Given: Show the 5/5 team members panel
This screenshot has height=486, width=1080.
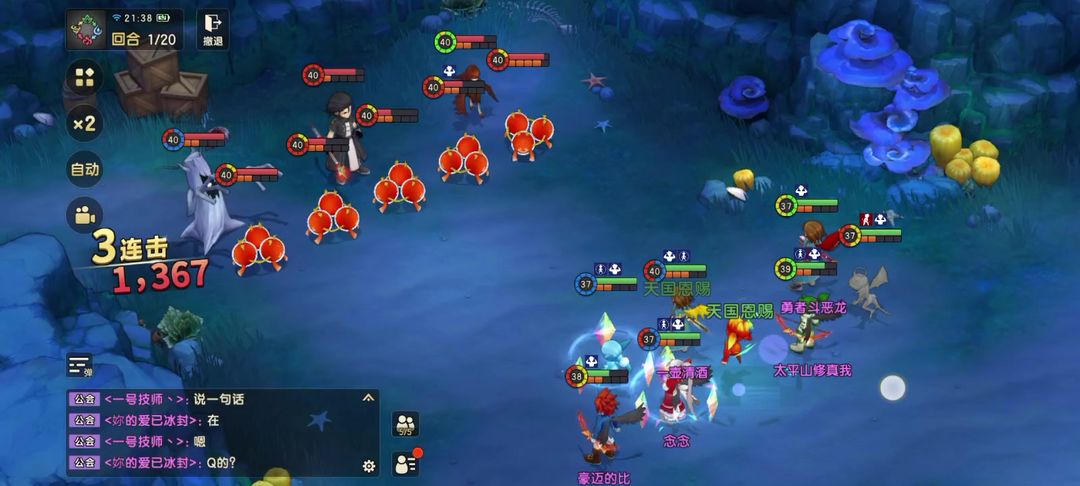Looking at the screenshot, I should pyautogui.click(x=405, y=425).
